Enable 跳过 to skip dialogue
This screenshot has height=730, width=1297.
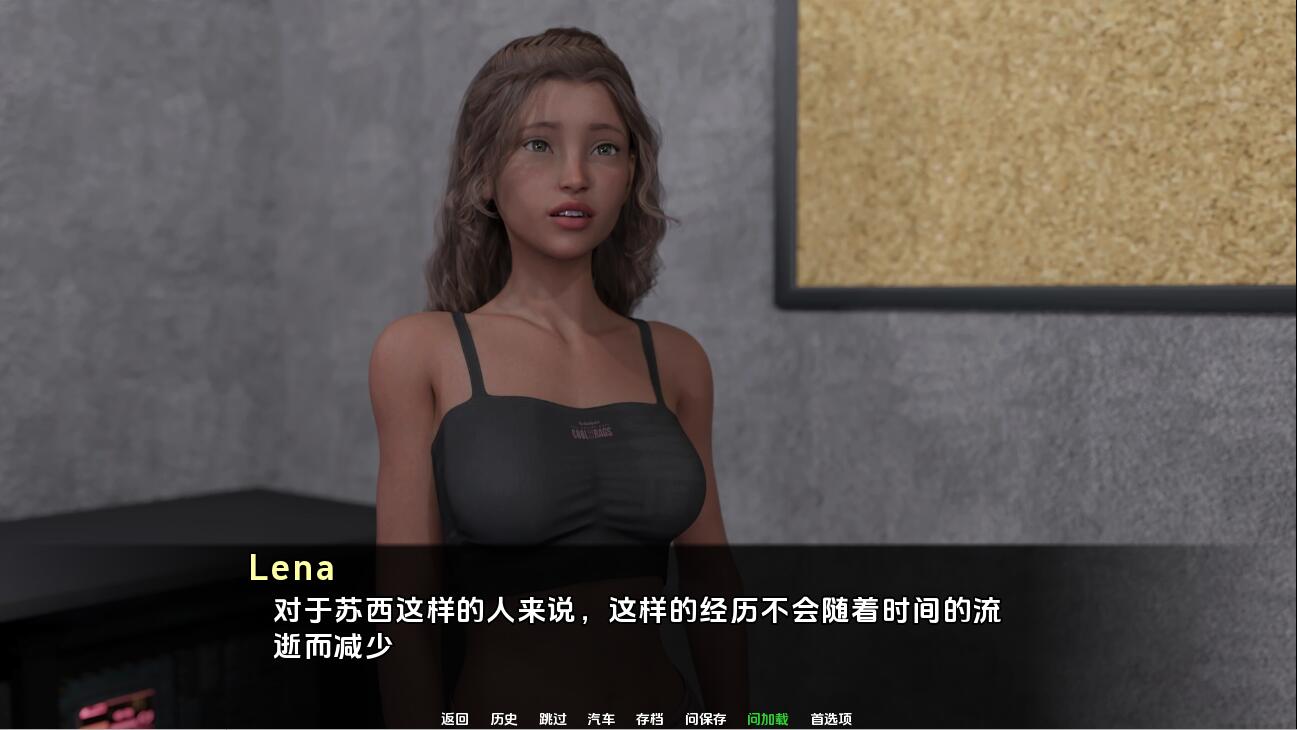click(551, 718)
